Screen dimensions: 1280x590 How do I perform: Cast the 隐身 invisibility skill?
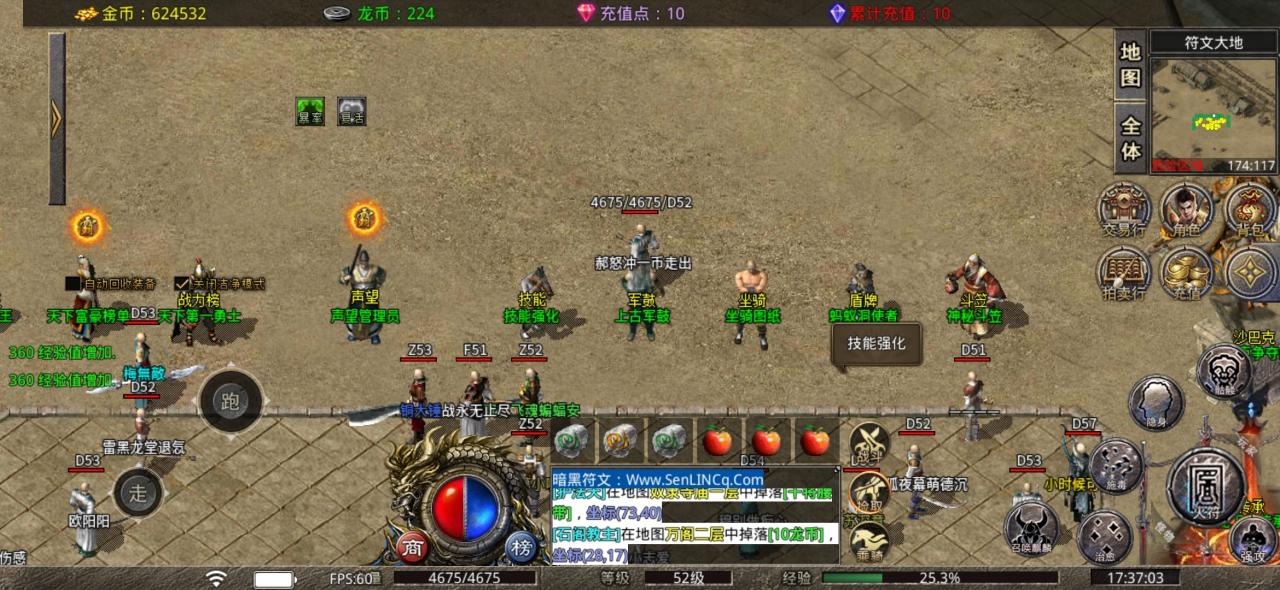[1156, 402]
